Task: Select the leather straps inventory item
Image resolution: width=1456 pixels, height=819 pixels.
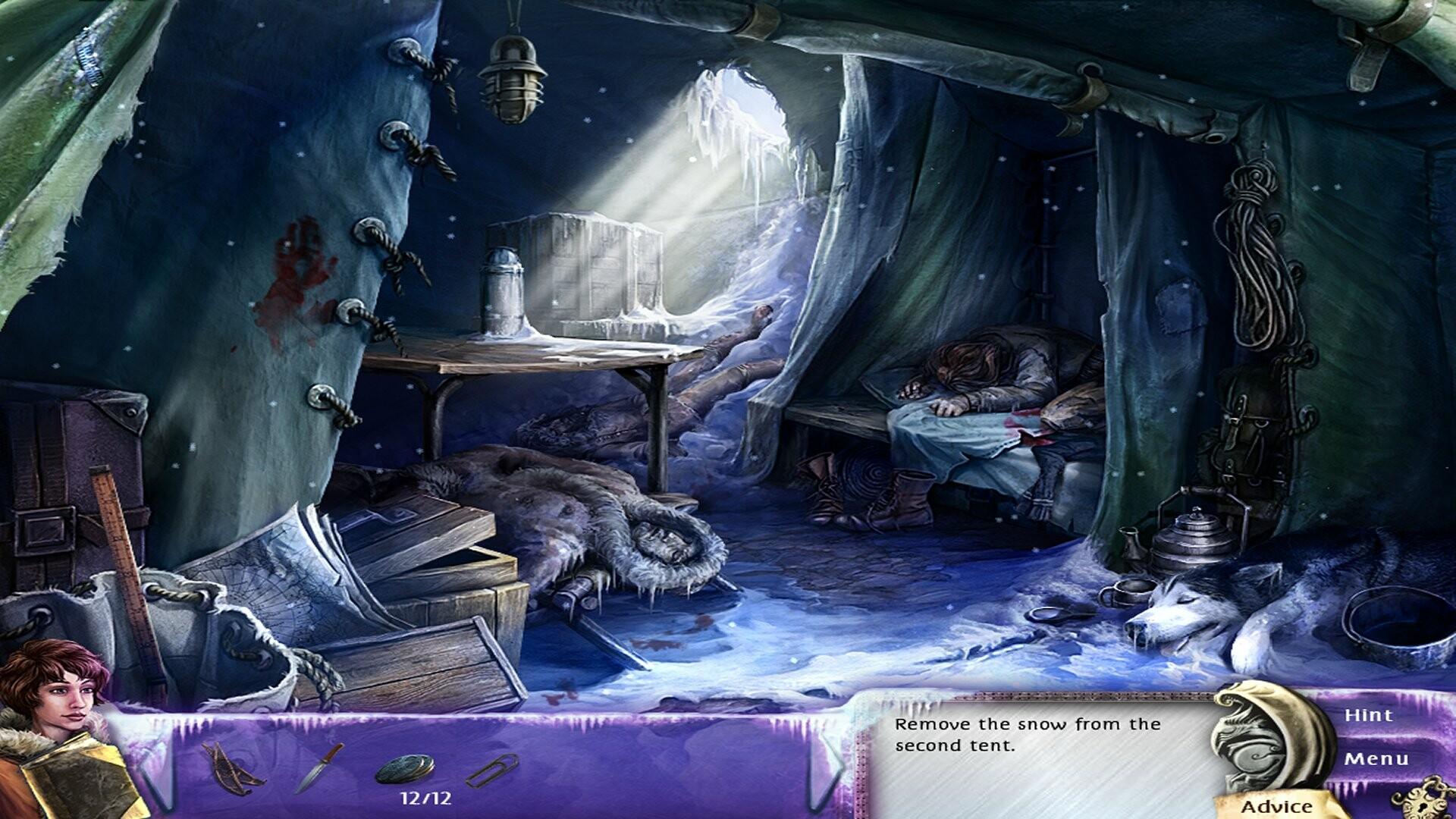Action: click(231, 768)
